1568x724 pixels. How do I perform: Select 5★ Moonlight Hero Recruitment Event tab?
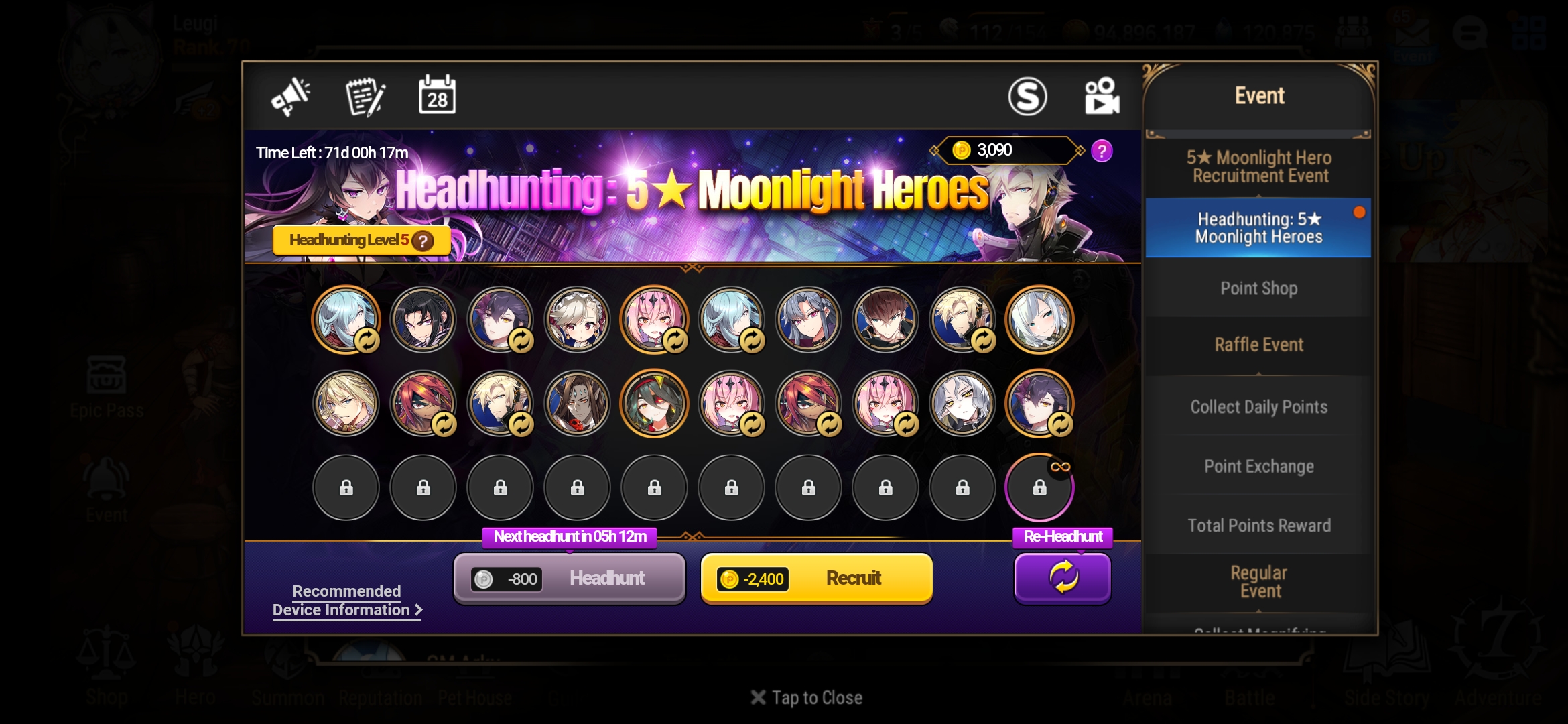(1258, 167)
